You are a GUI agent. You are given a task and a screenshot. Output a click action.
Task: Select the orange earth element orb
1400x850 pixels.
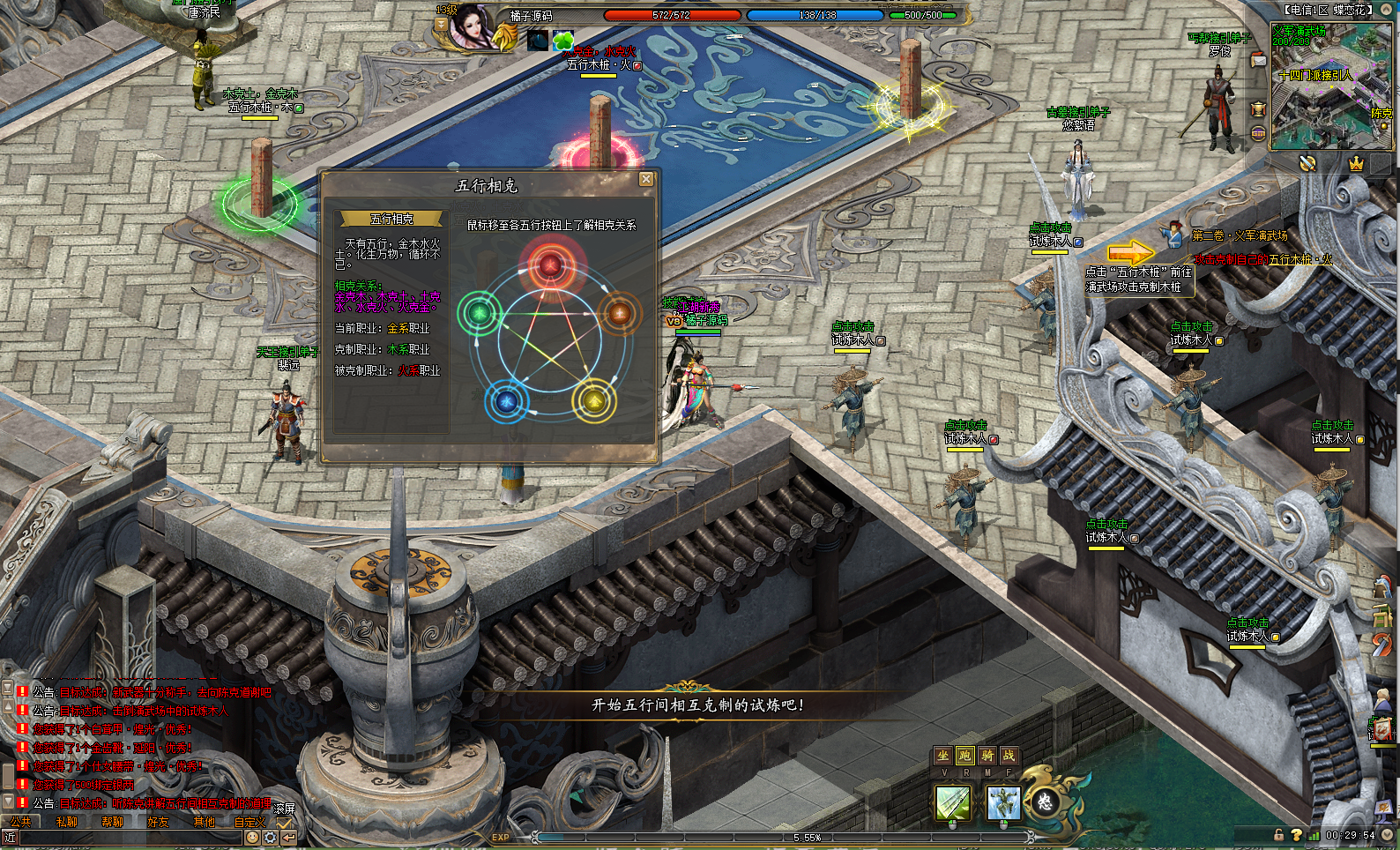620,313
